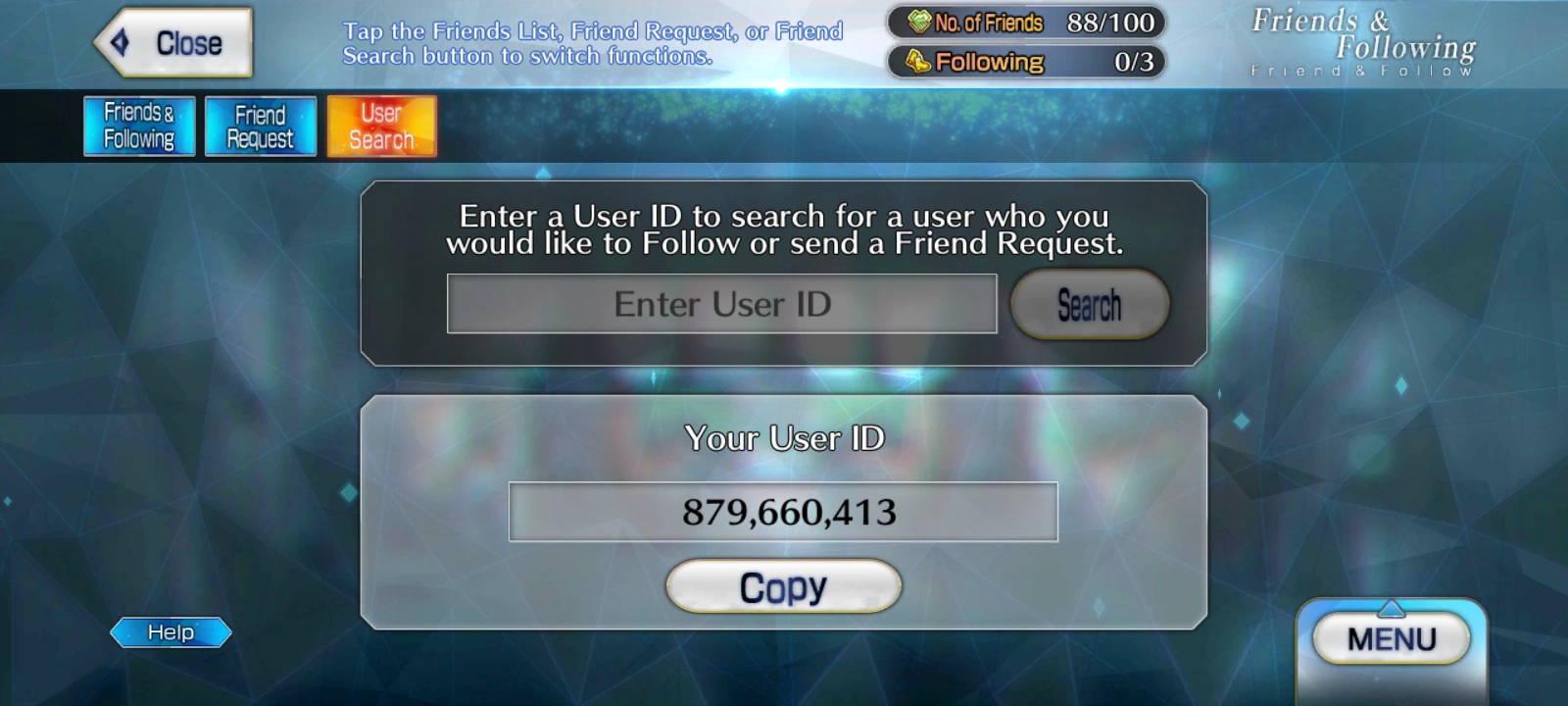Open the MENU panel
This screenshot has height=706, width=1568.
(x=1391, y=637)
